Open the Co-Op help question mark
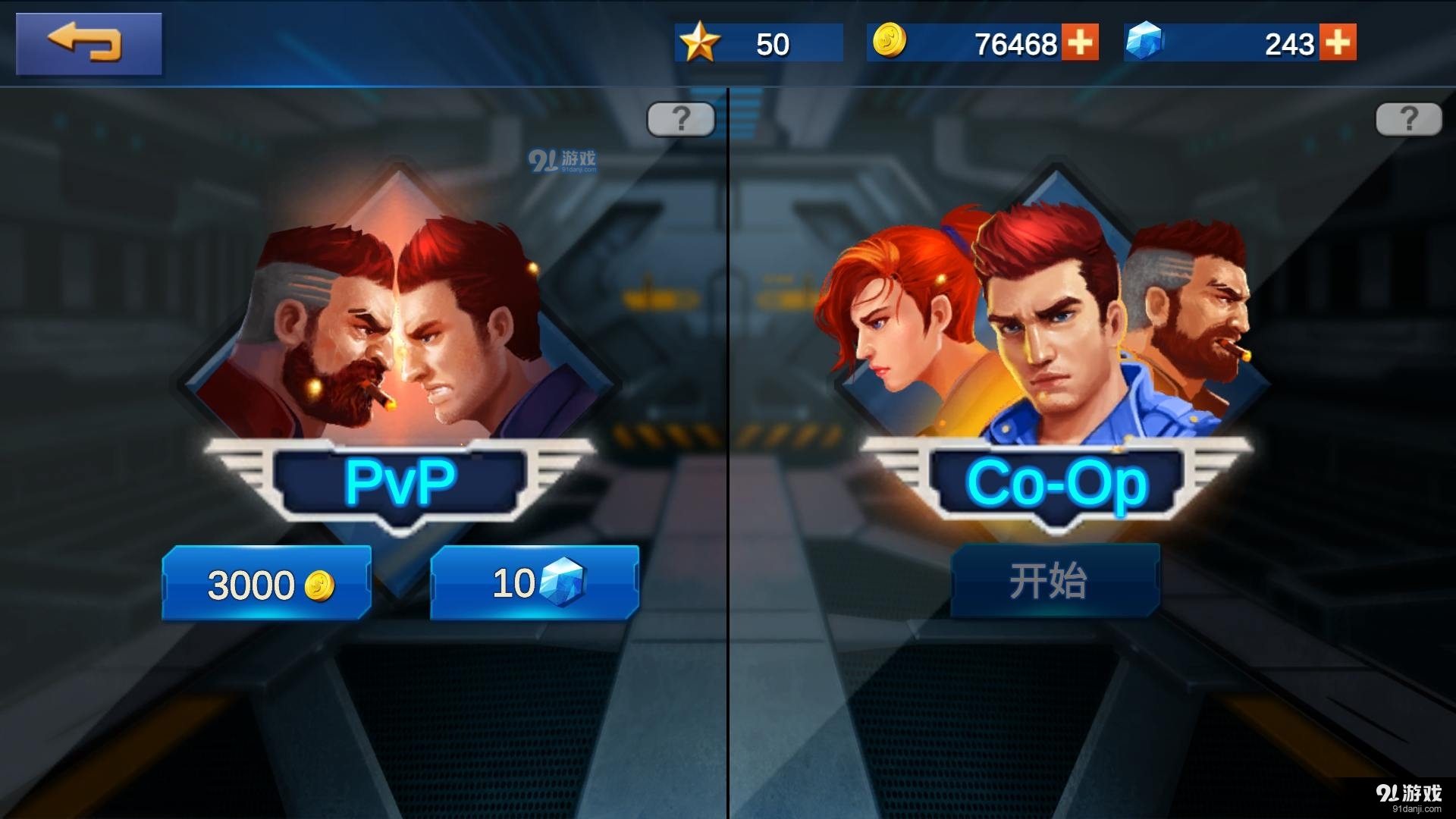 pyautogui.click(x=1410, y=118)
